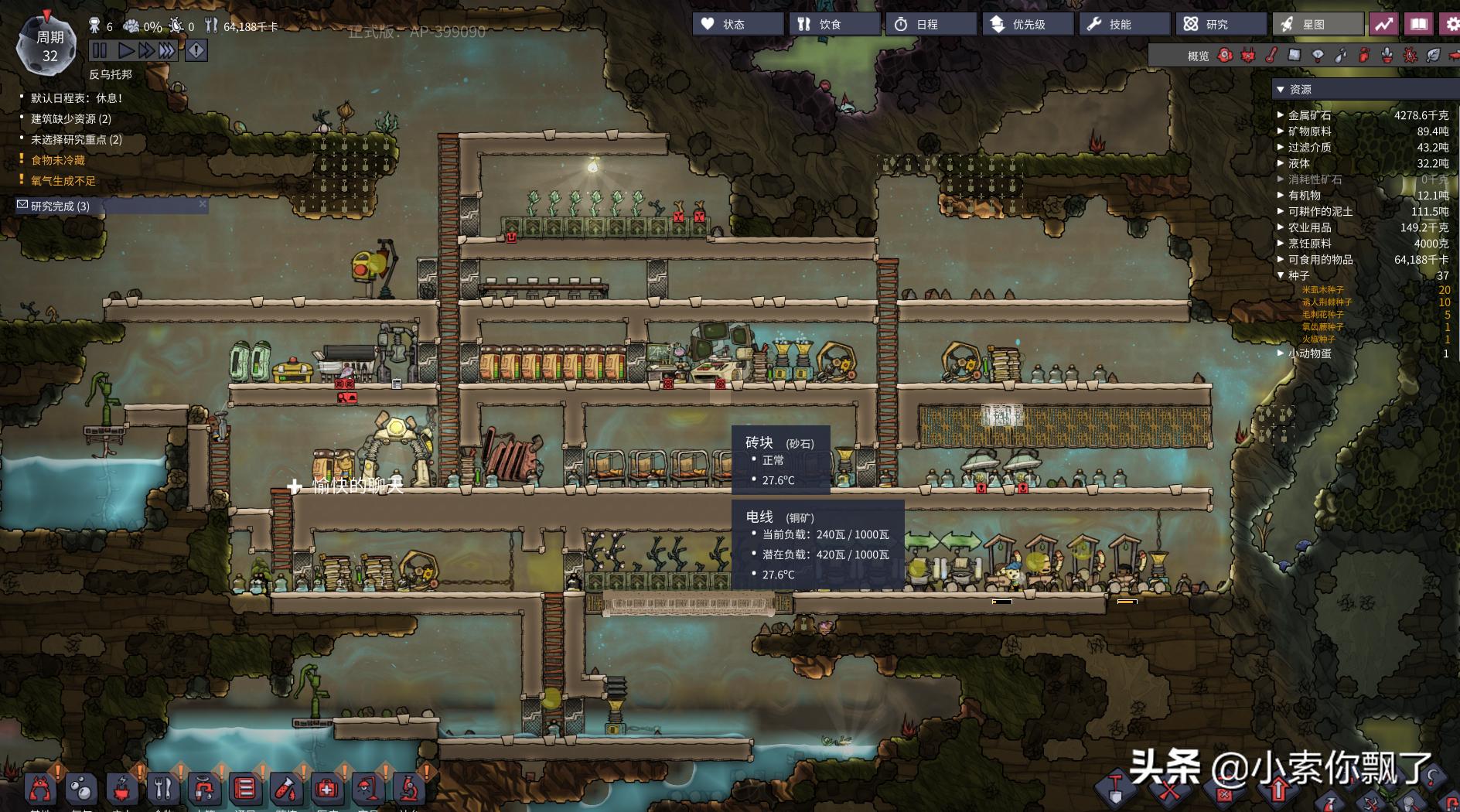Open the codex book button
The height and width of the screenshot is (812, 1460).
(x=1418, y=24)
